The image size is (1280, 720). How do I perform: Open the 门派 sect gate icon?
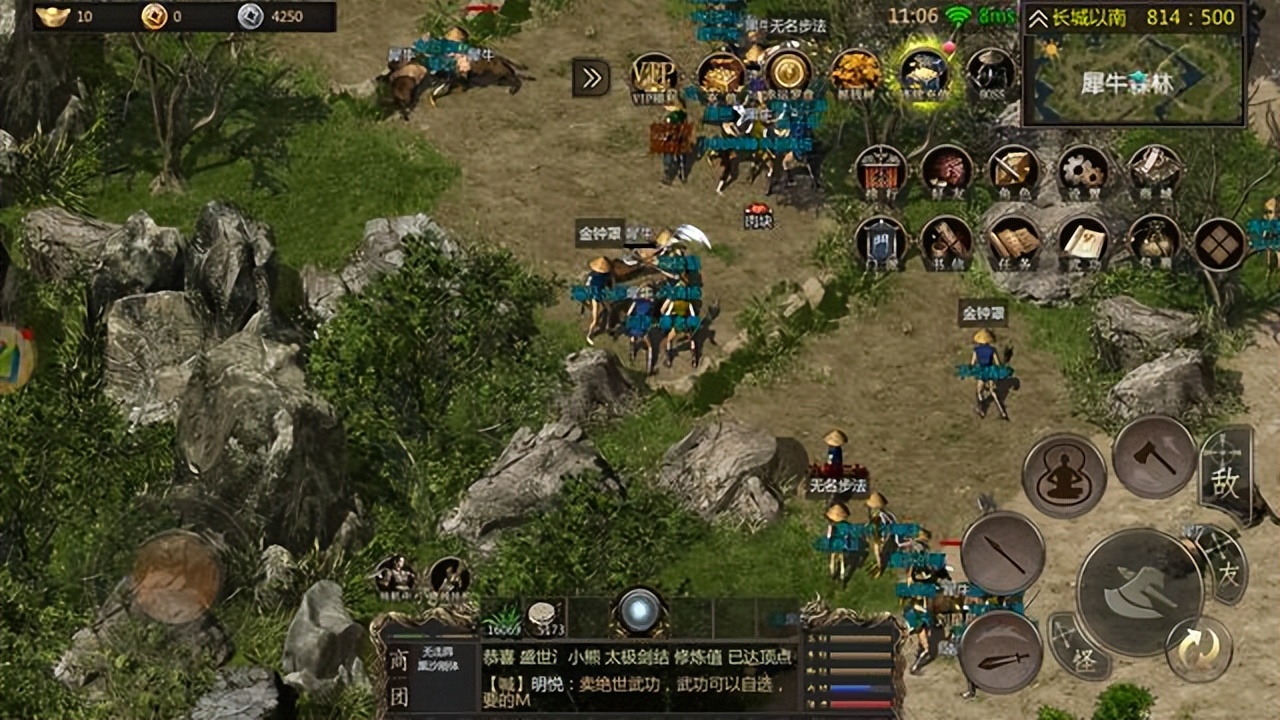tap(881, 242)
